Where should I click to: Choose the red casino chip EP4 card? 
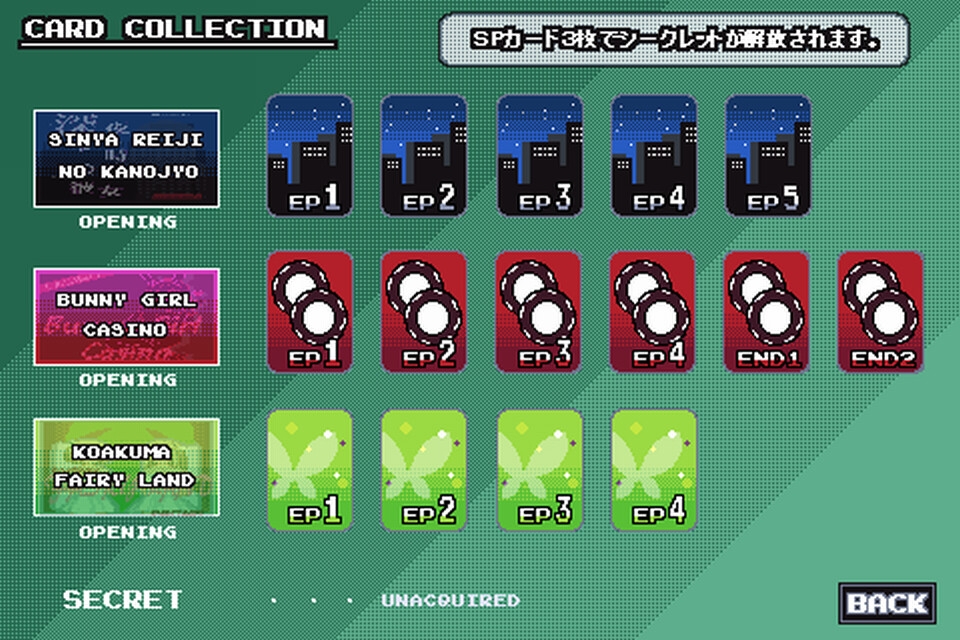654,312
